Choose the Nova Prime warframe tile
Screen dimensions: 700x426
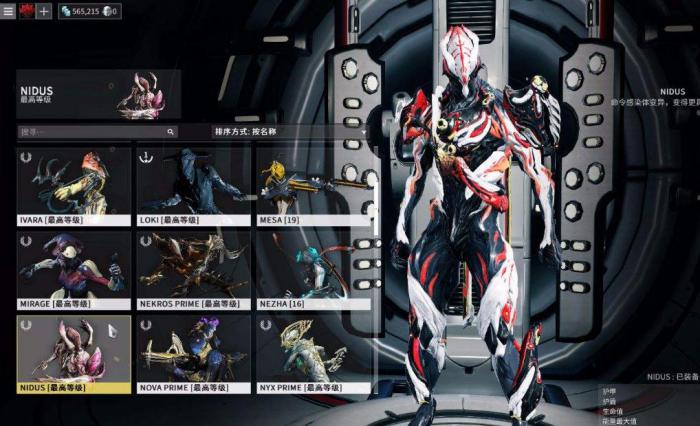(x=194, y=353)
